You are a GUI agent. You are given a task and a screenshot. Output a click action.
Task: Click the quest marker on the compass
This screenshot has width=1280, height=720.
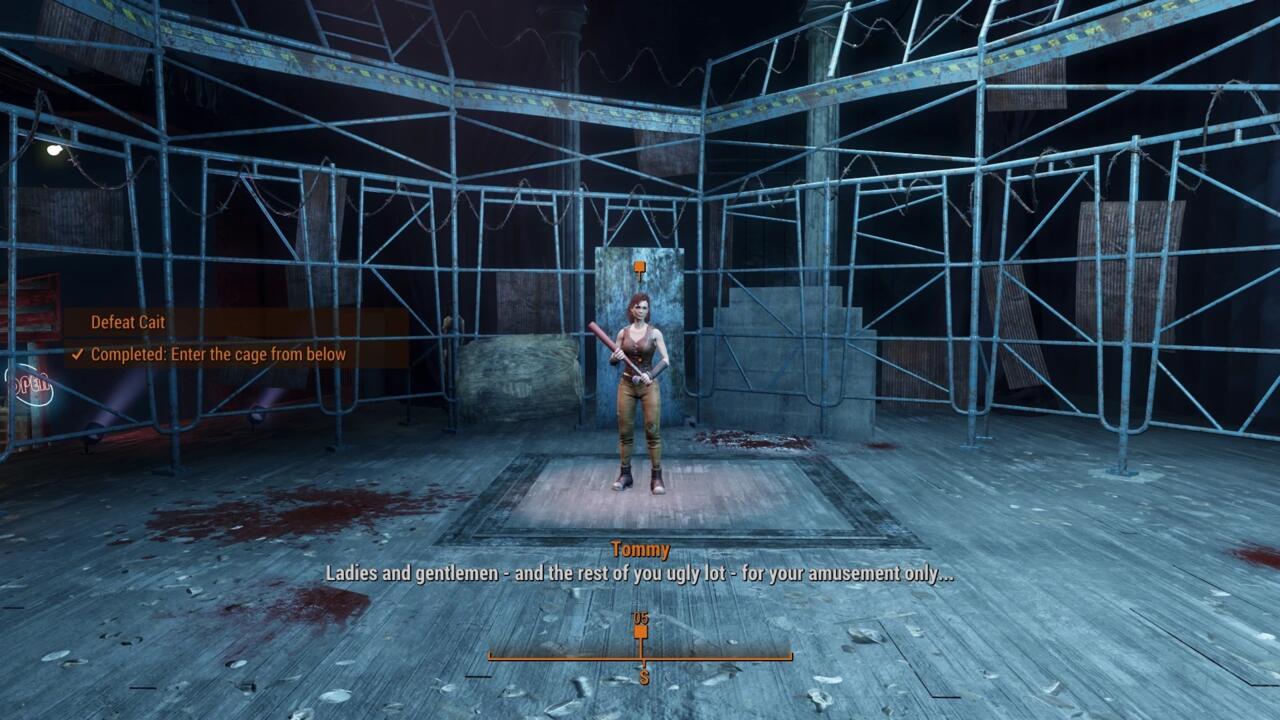pos(641,632)
